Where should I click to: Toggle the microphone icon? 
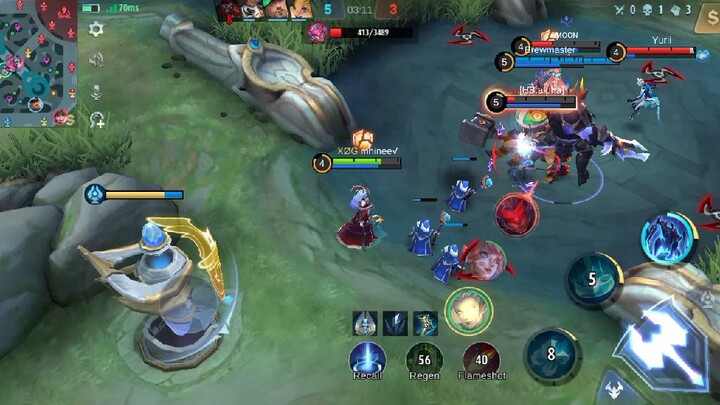tap(96, 91)
